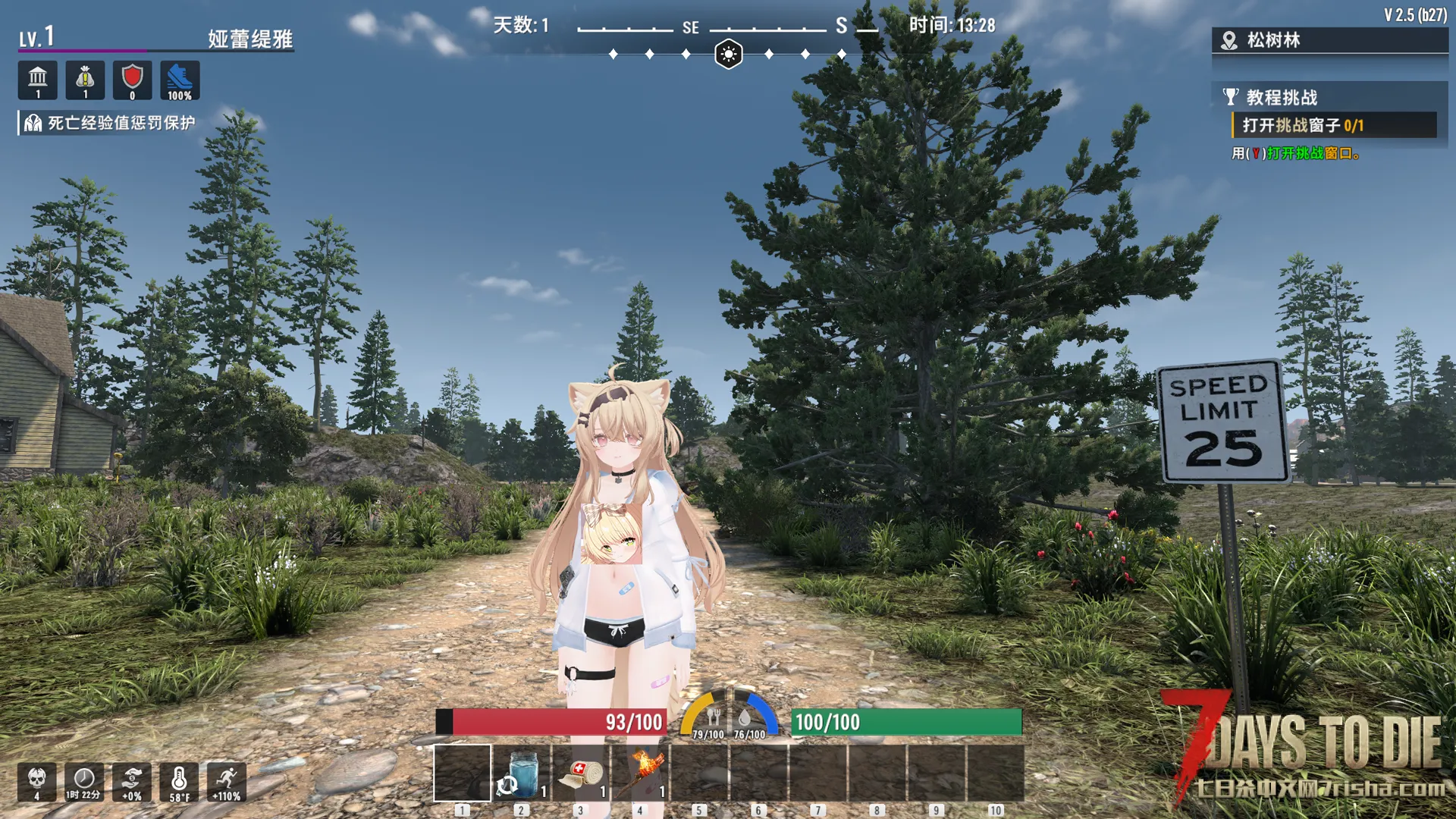
Task: Click the bank building icon
Action: 38,80
